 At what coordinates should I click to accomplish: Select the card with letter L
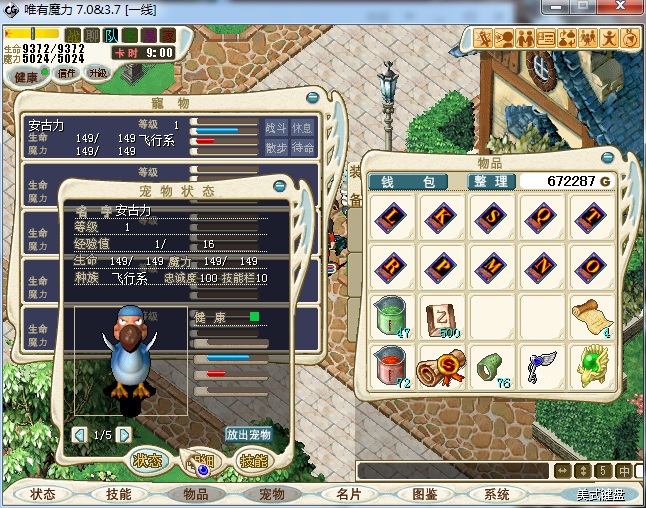tap(389, 216)
